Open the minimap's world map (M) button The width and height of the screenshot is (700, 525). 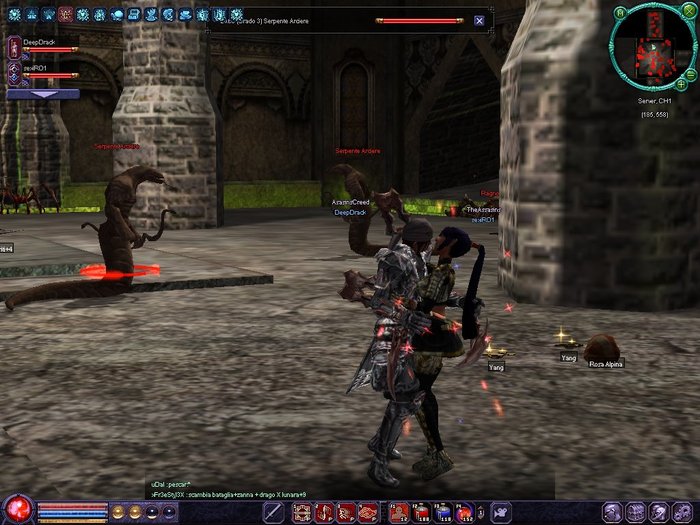pyautogui.click(x=620, y=12)
